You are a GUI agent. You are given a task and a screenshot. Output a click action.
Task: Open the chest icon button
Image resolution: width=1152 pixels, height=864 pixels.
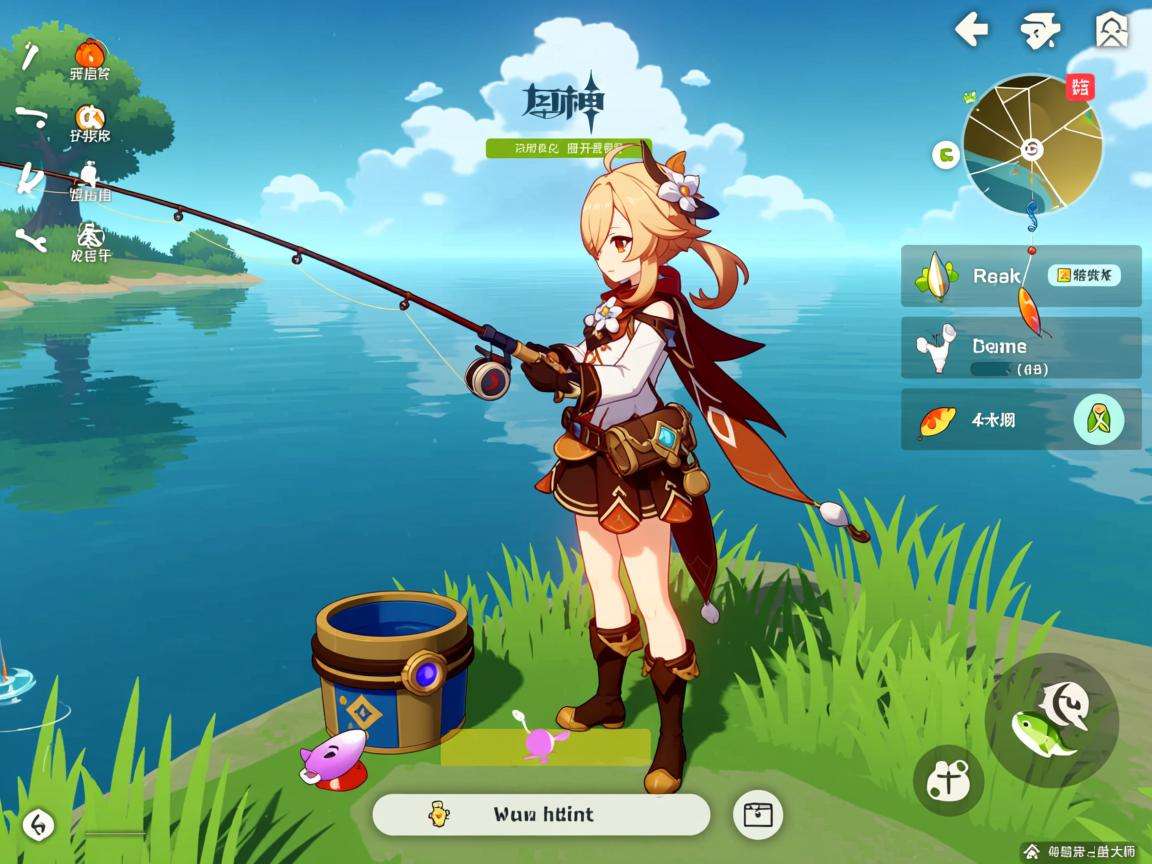tap(757, 815)
